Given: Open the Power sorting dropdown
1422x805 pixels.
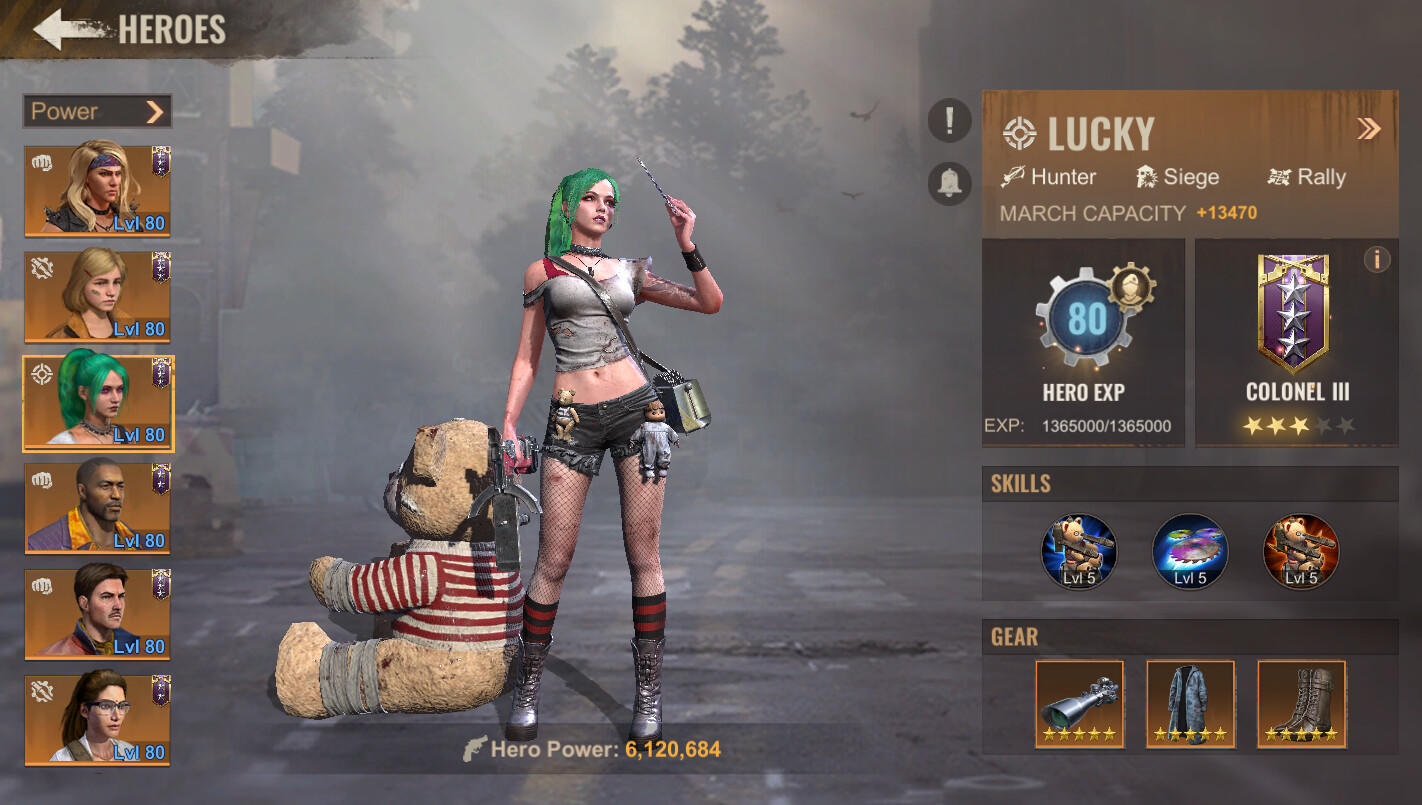Looking at the screenshot, I should tap(96, 111).
